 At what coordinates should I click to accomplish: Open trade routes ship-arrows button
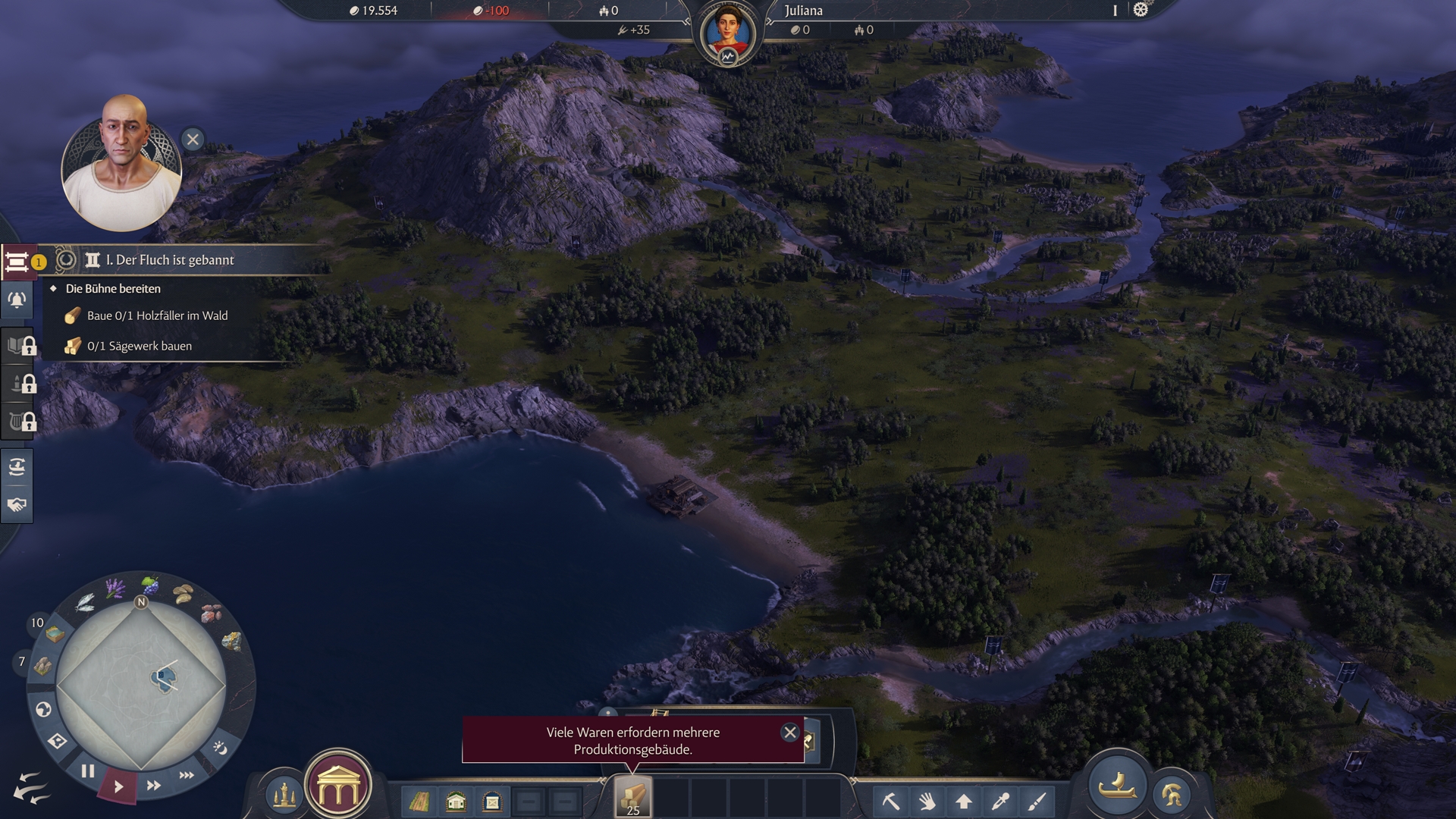(17, 466)
